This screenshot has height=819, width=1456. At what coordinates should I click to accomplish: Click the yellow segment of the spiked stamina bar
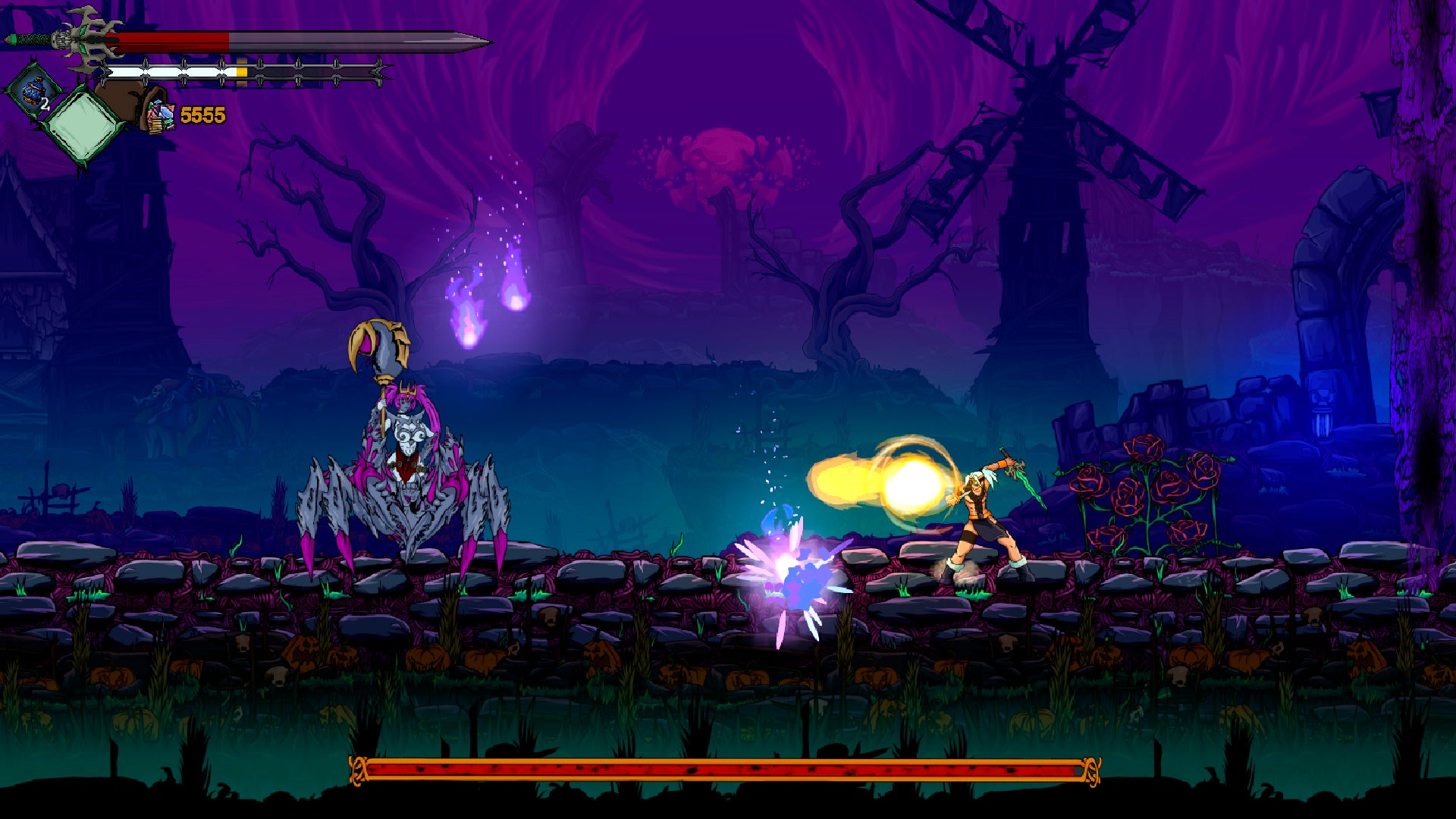pyautogui.click(x=240, y=70)
